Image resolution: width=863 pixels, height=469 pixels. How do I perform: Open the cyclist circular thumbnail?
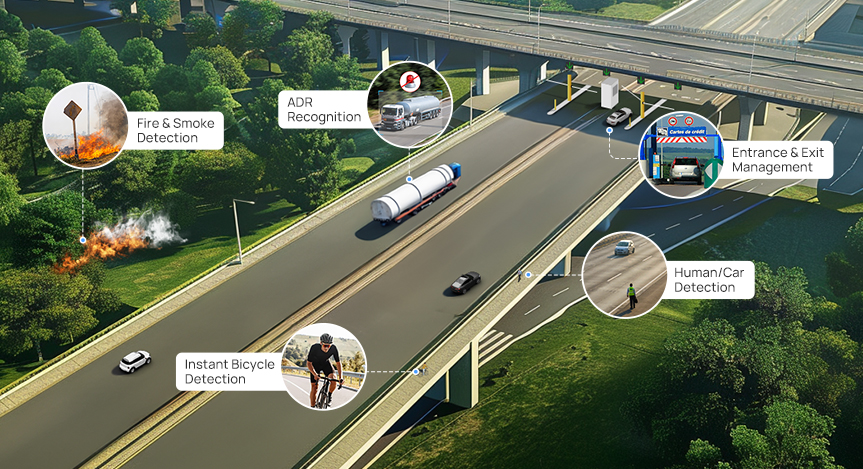[x=324, y=365]
